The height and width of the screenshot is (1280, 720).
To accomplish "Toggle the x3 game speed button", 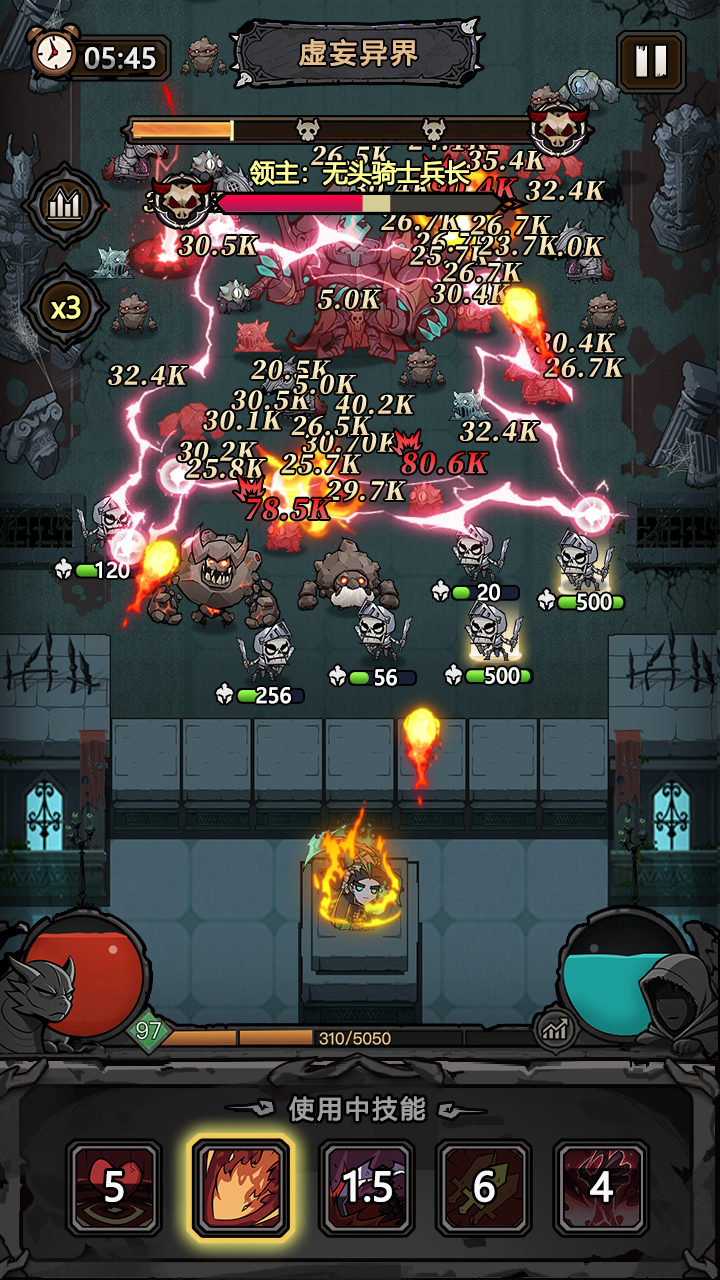I will (x=66, y=308).
